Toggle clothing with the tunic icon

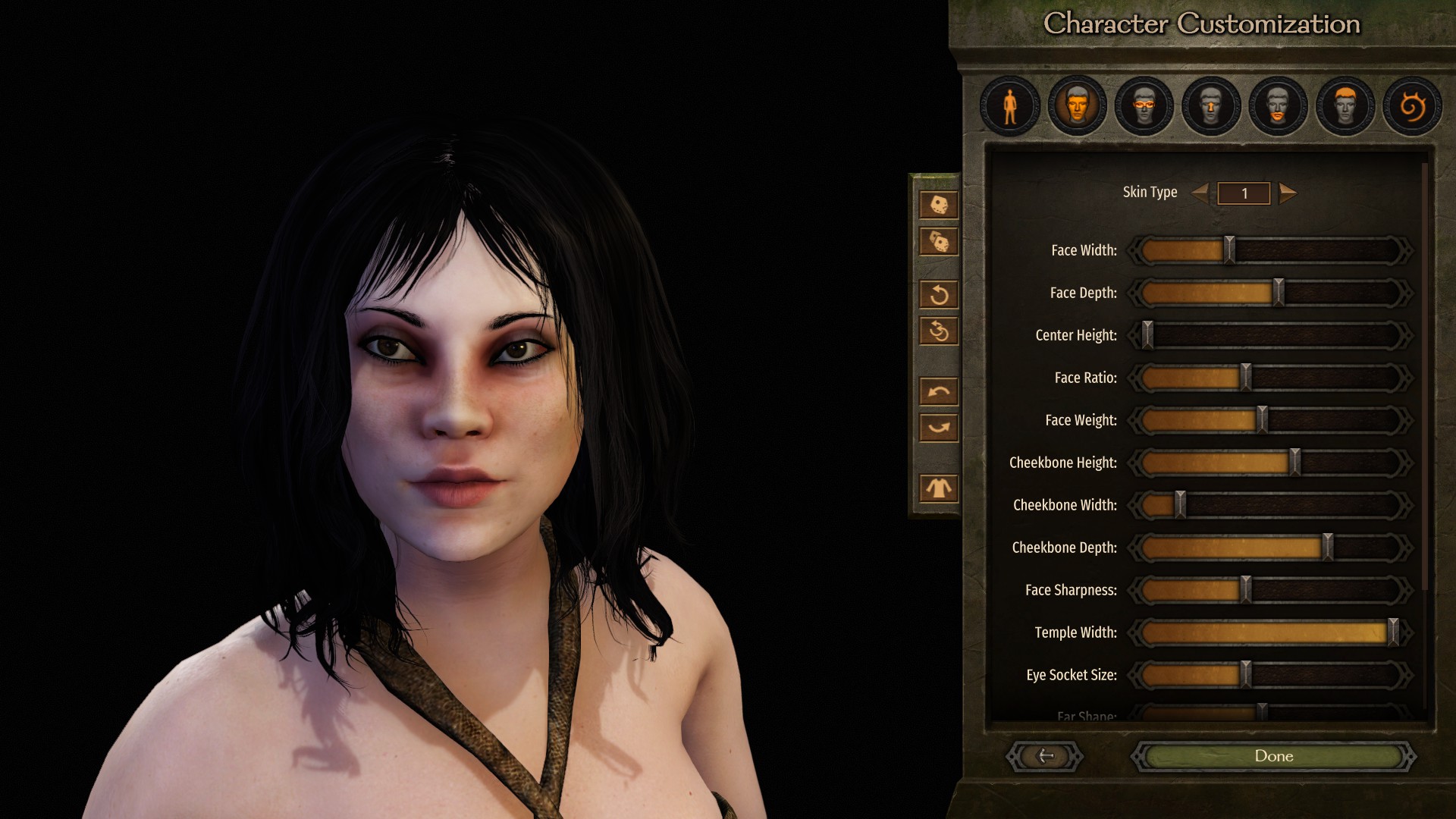click(938, 488)
